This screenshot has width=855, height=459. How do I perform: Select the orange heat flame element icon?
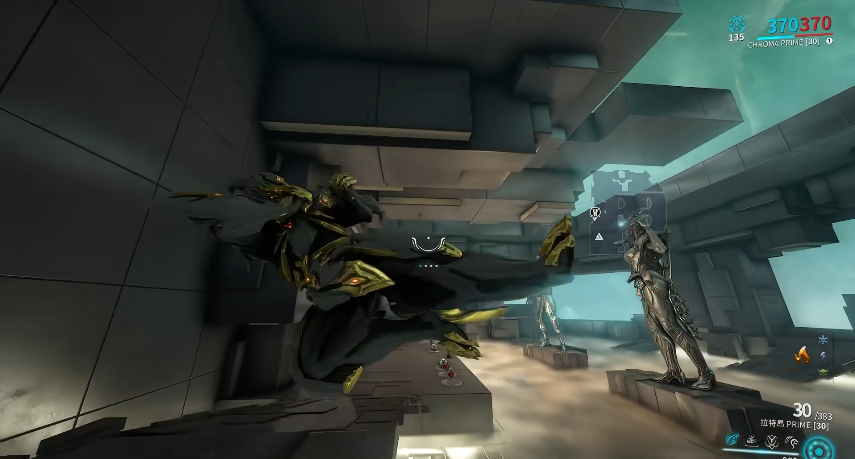click(801, 353)
